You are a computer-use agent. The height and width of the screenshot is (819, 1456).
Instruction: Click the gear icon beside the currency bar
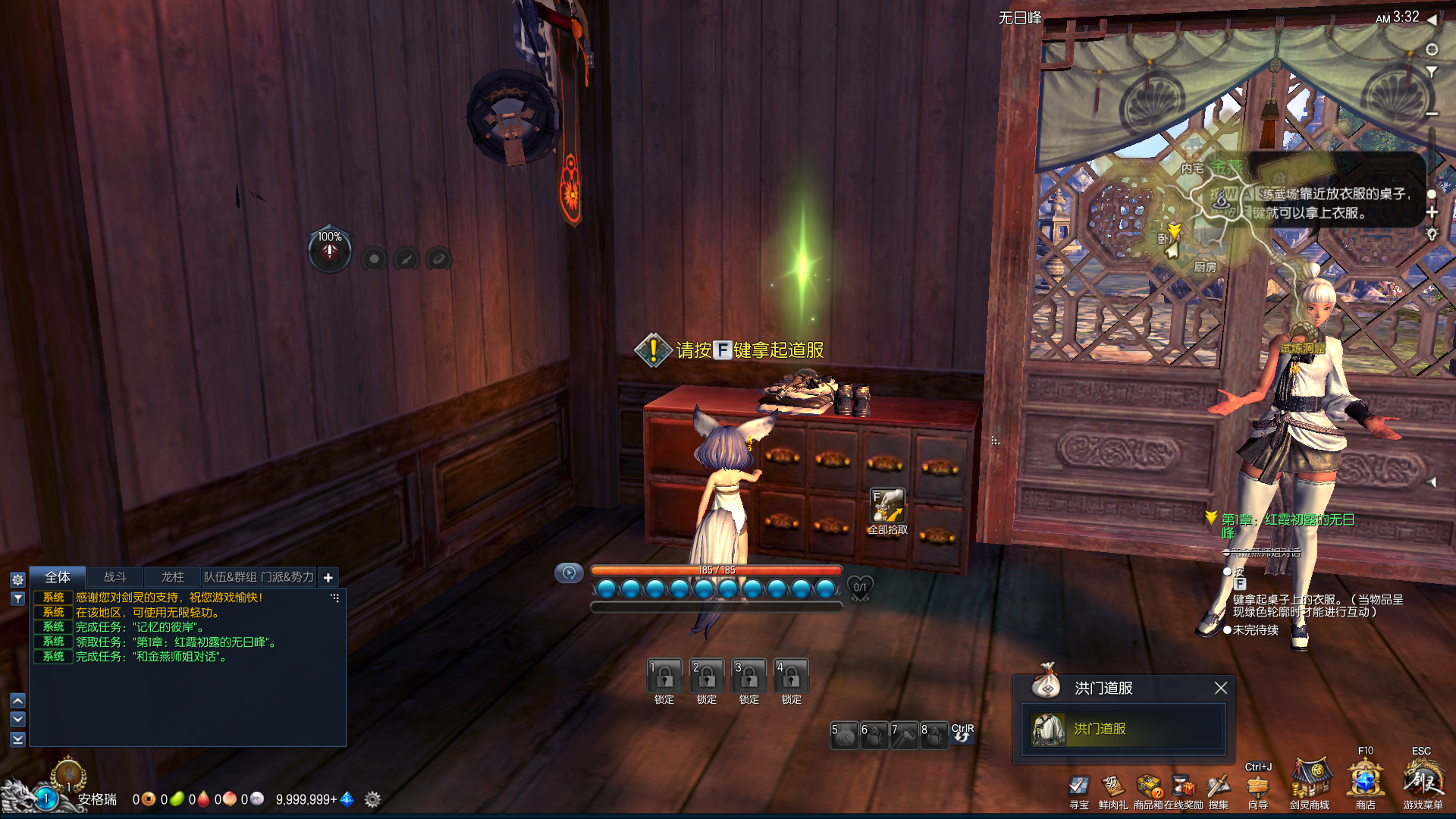pyautogui.click(x=372, y=799)
